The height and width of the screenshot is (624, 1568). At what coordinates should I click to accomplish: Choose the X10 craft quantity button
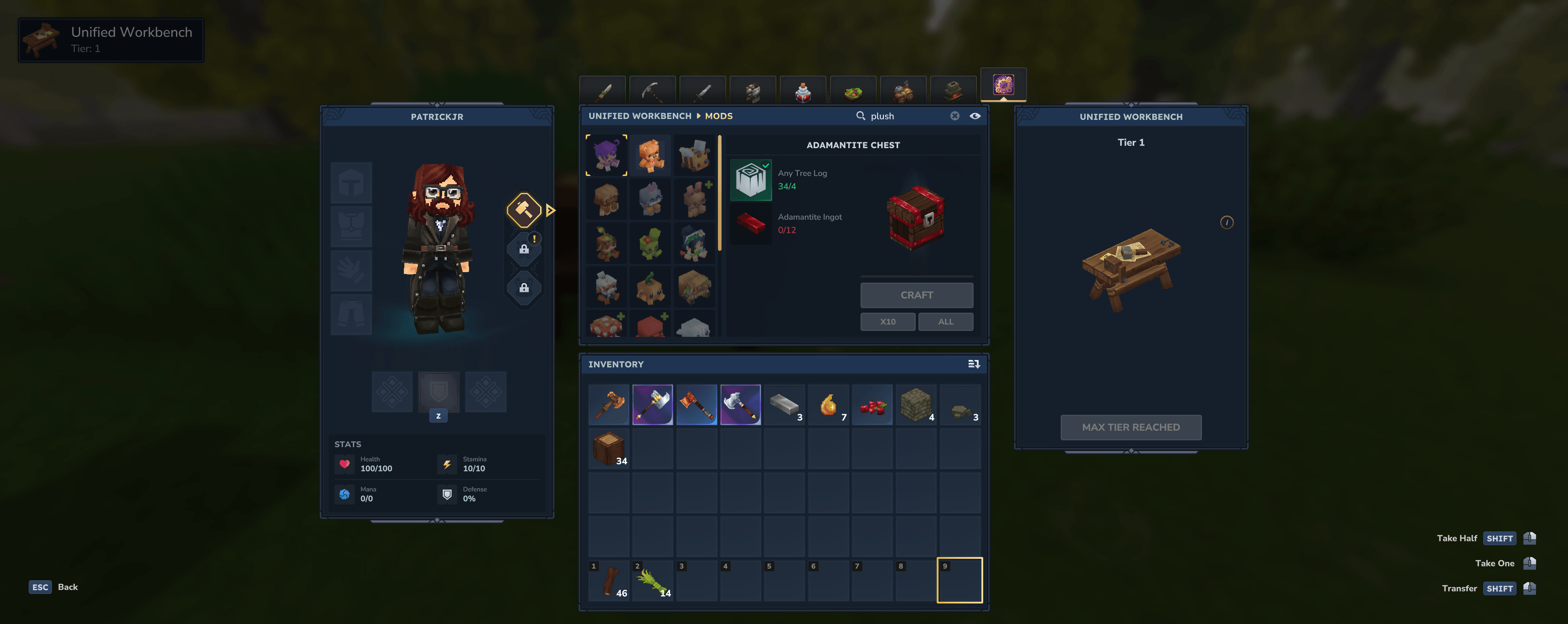click(x=887, y=321)
